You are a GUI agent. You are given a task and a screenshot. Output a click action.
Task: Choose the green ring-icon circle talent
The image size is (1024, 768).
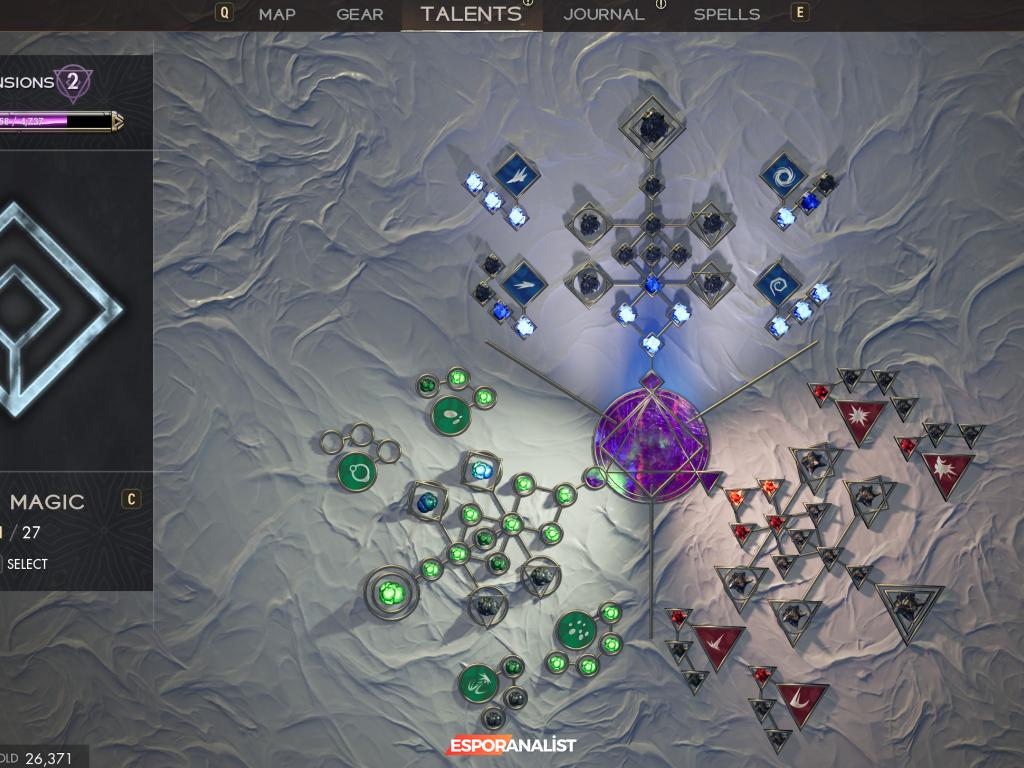click(357, 470)
